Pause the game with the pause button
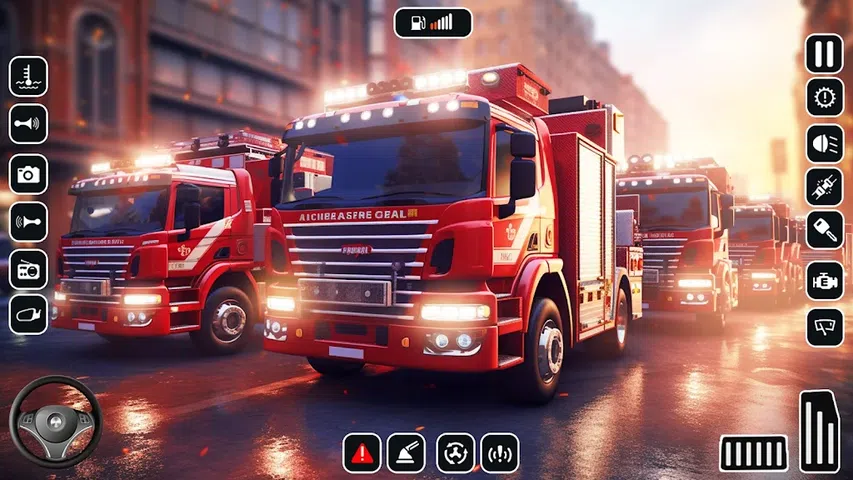Image resolution: width=853 pixels, height=480 pixels. pyautogui.click(x=824, y=53)
